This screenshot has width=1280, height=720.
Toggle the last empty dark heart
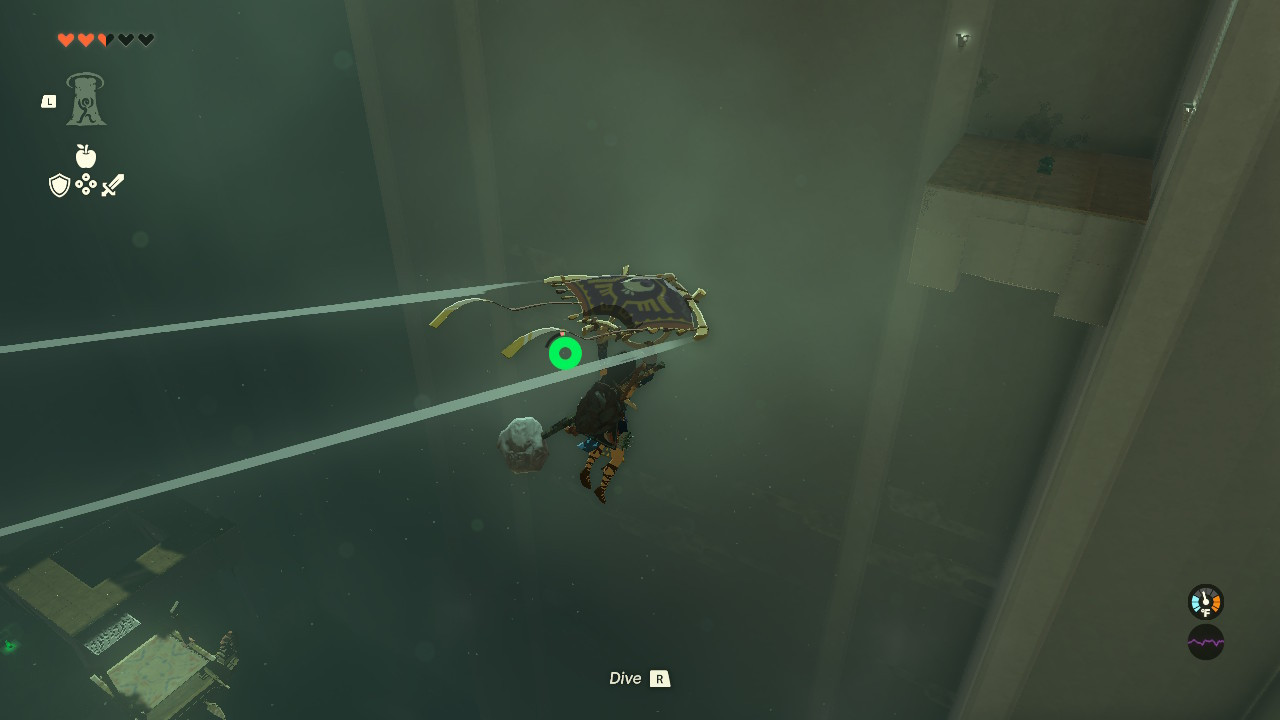(x=145, y=40)
